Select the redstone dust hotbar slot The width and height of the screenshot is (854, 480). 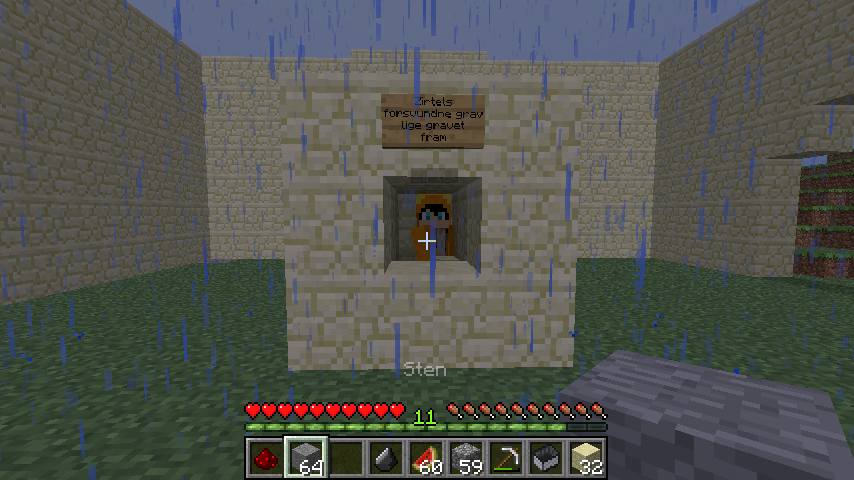(x=263, y=458)
